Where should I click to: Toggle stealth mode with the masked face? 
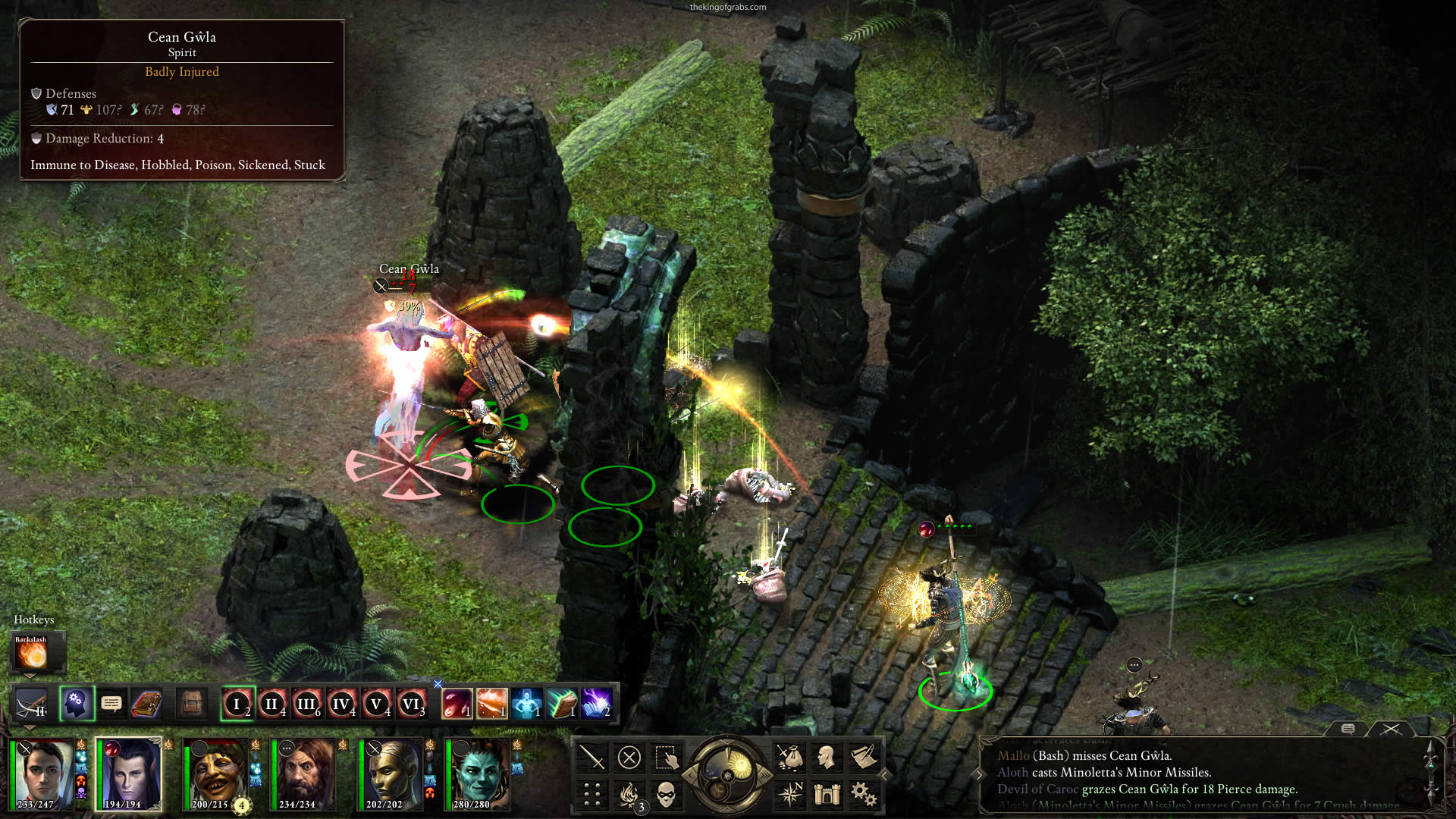[665, 794]
